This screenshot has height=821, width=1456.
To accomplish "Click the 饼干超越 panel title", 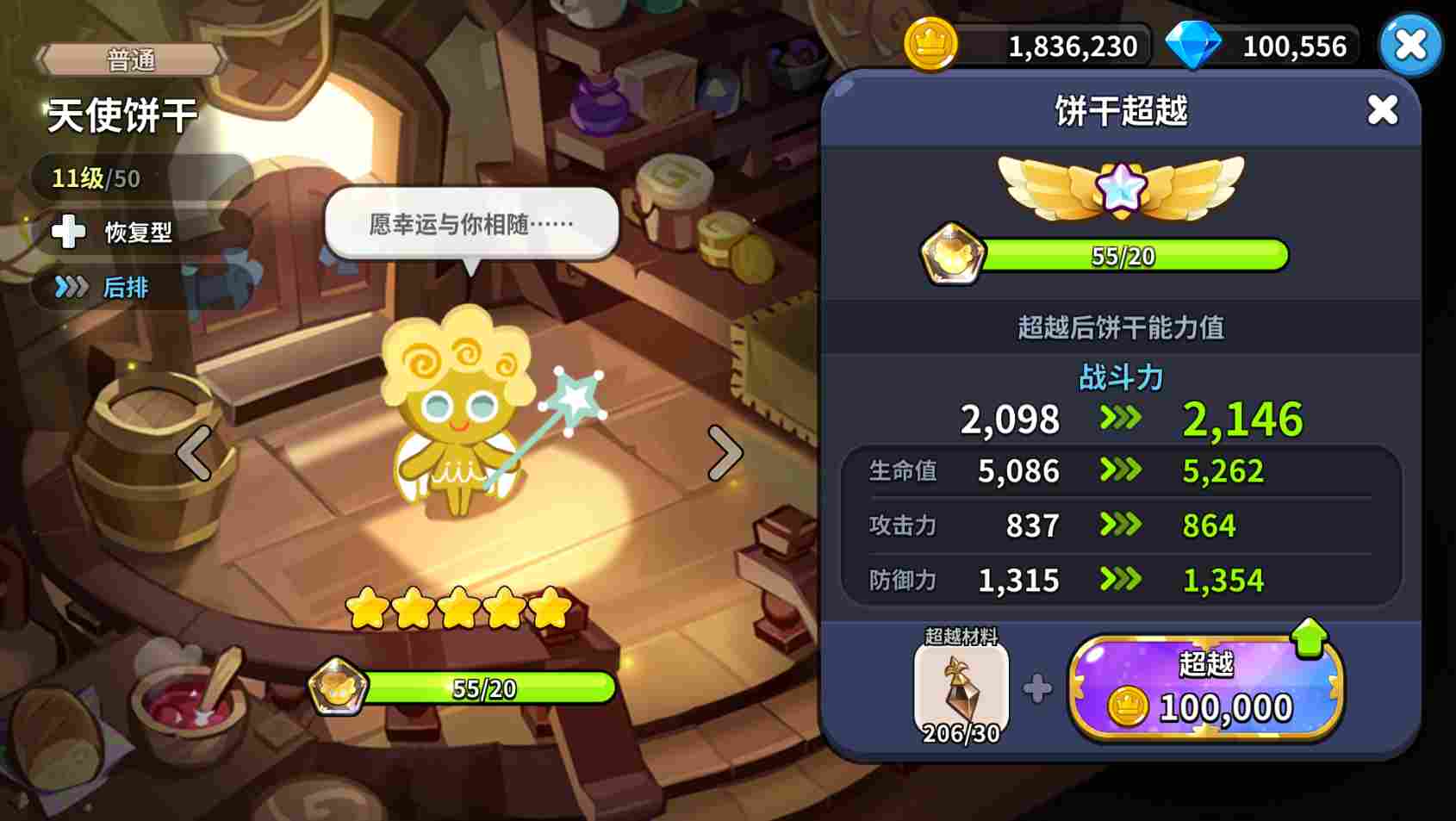I will 1119,112.
